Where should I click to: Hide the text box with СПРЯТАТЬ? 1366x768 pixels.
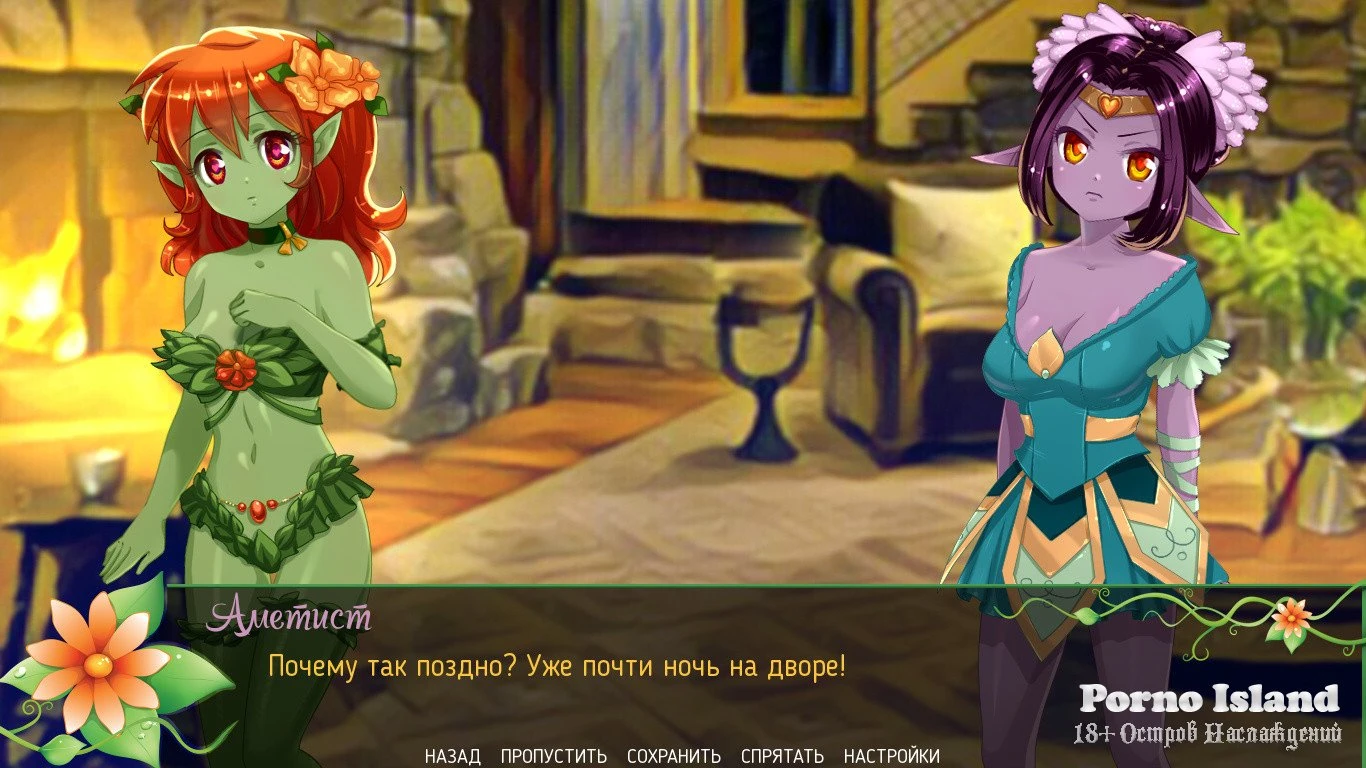tap(782, 756)
